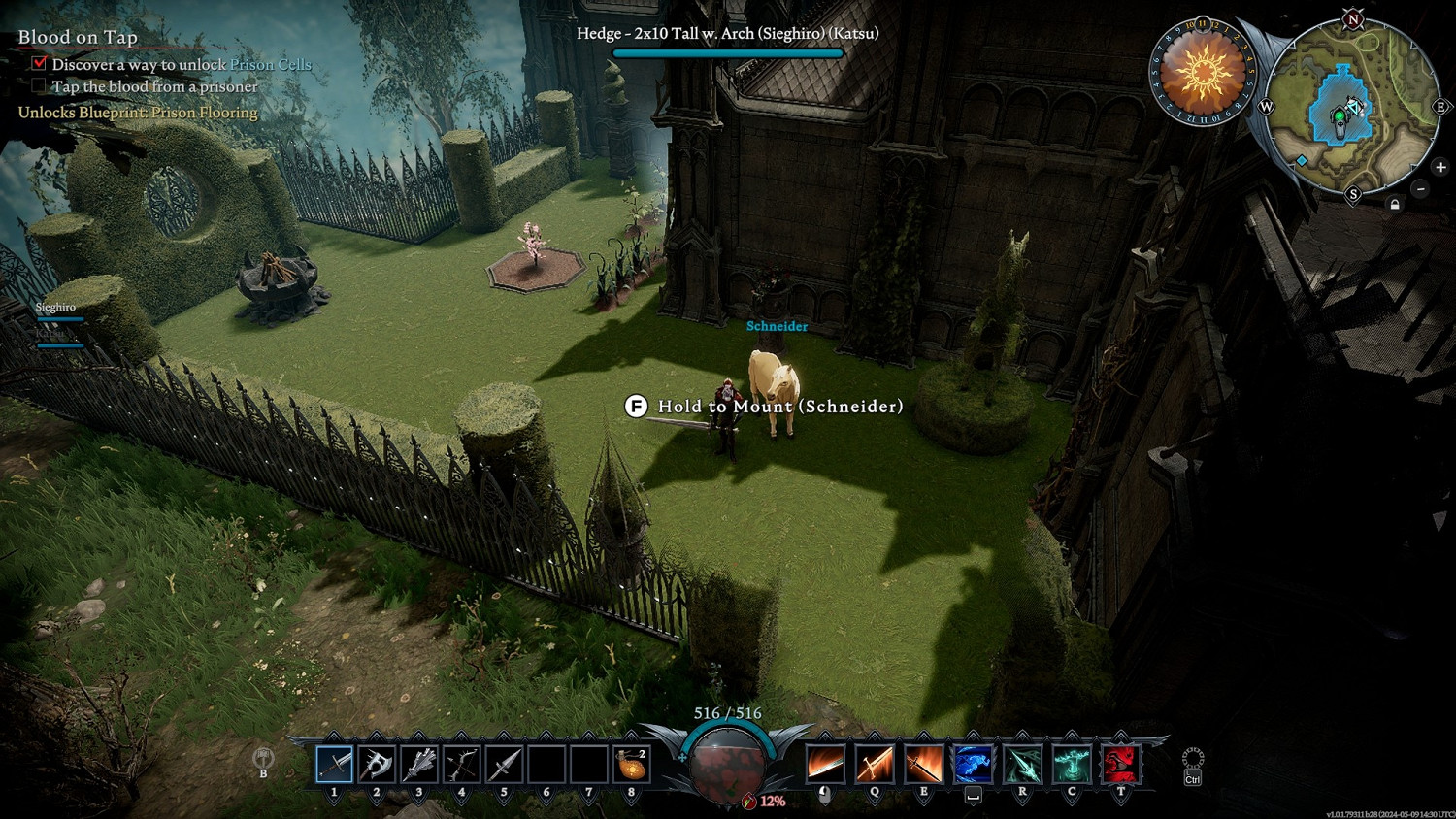Viewport: 1456px width, 819px height.
Task: Select the spear weapon slot
Action: (504, 765)
